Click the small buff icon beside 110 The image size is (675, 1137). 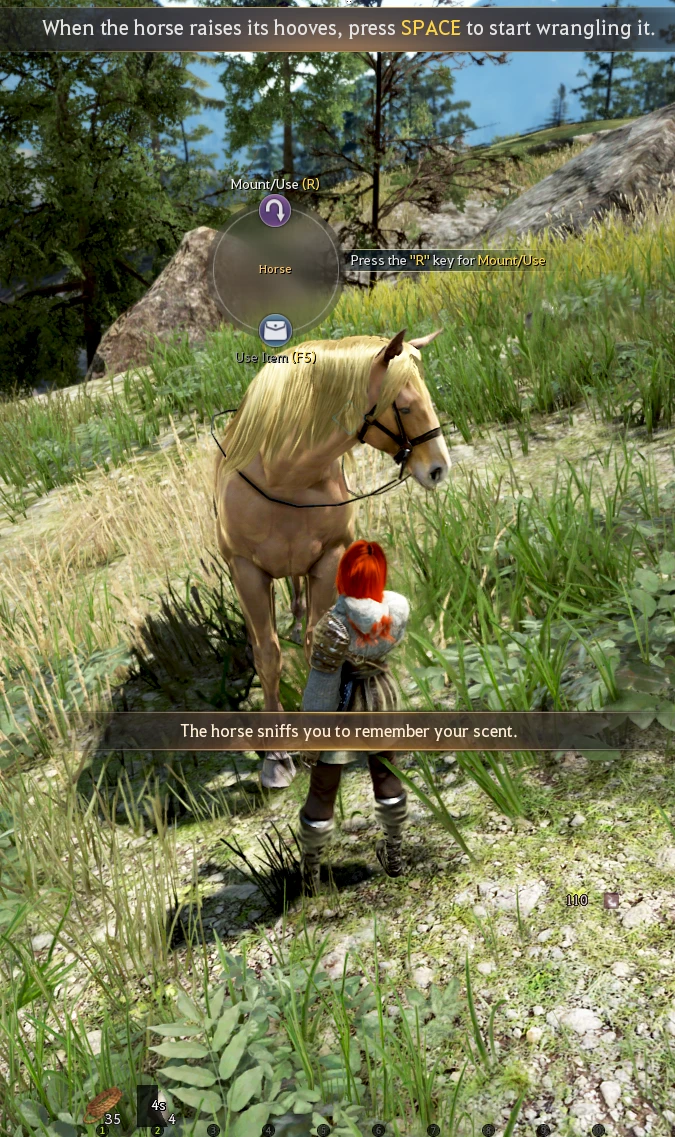[x=611, y=900]
